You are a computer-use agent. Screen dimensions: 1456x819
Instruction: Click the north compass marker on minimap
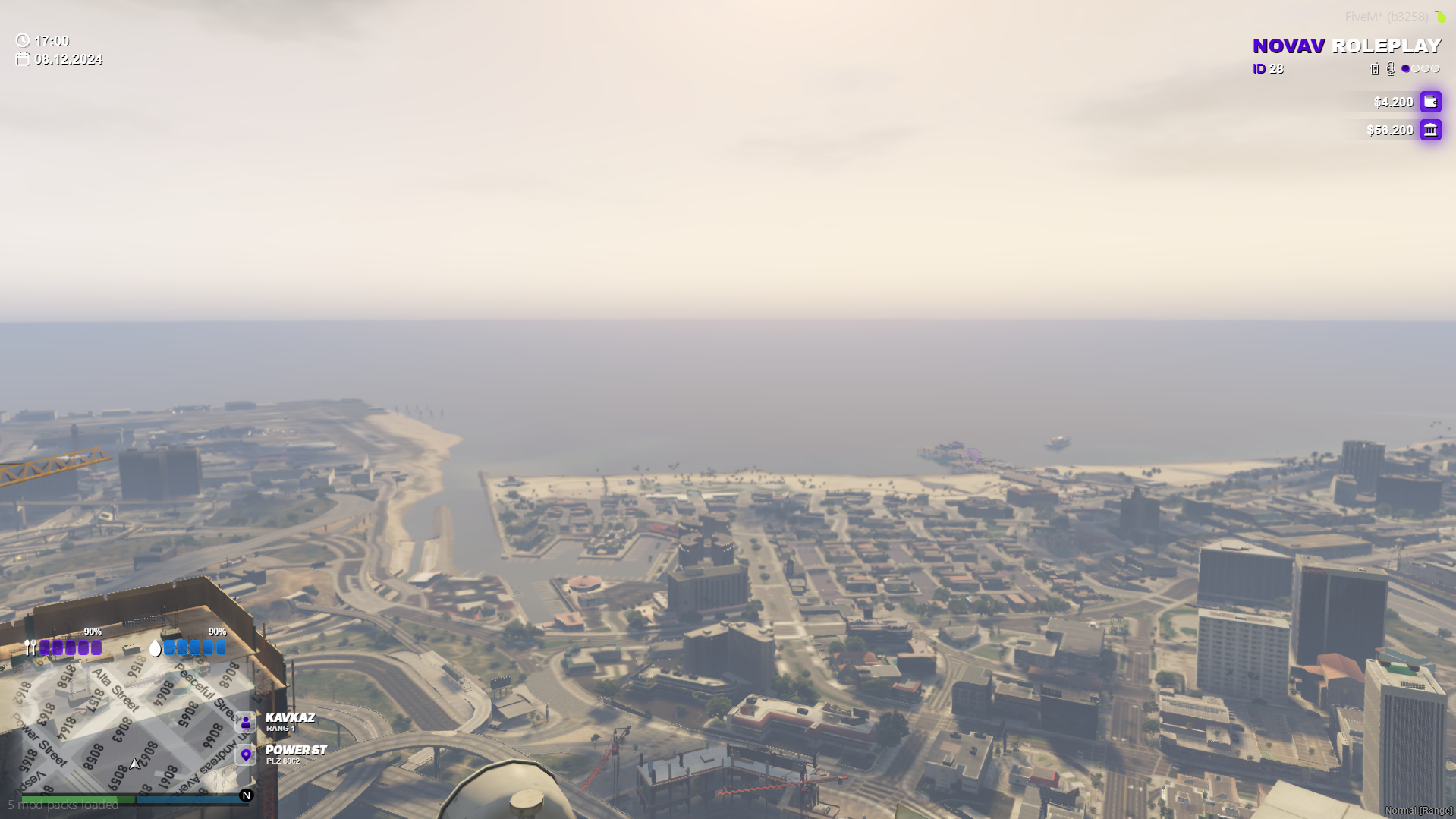(x=246, y=795)
